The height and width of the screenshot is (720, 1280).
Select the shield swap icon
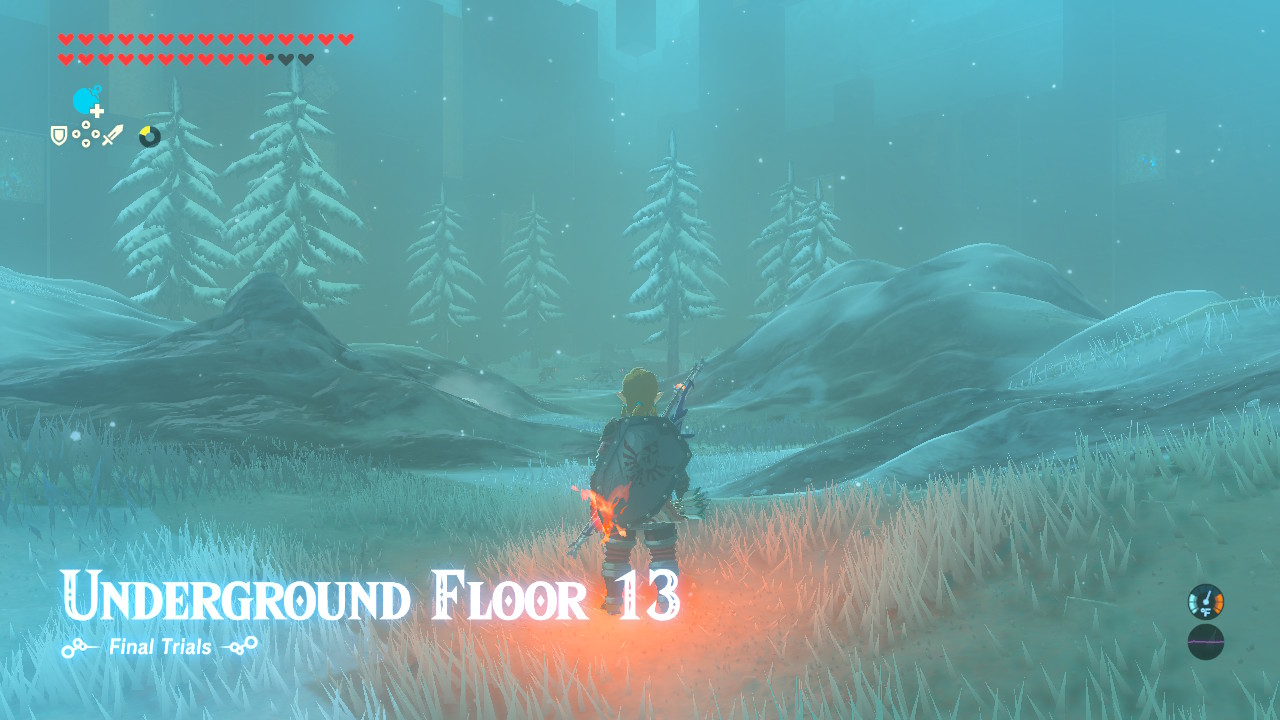coord(58,135)
